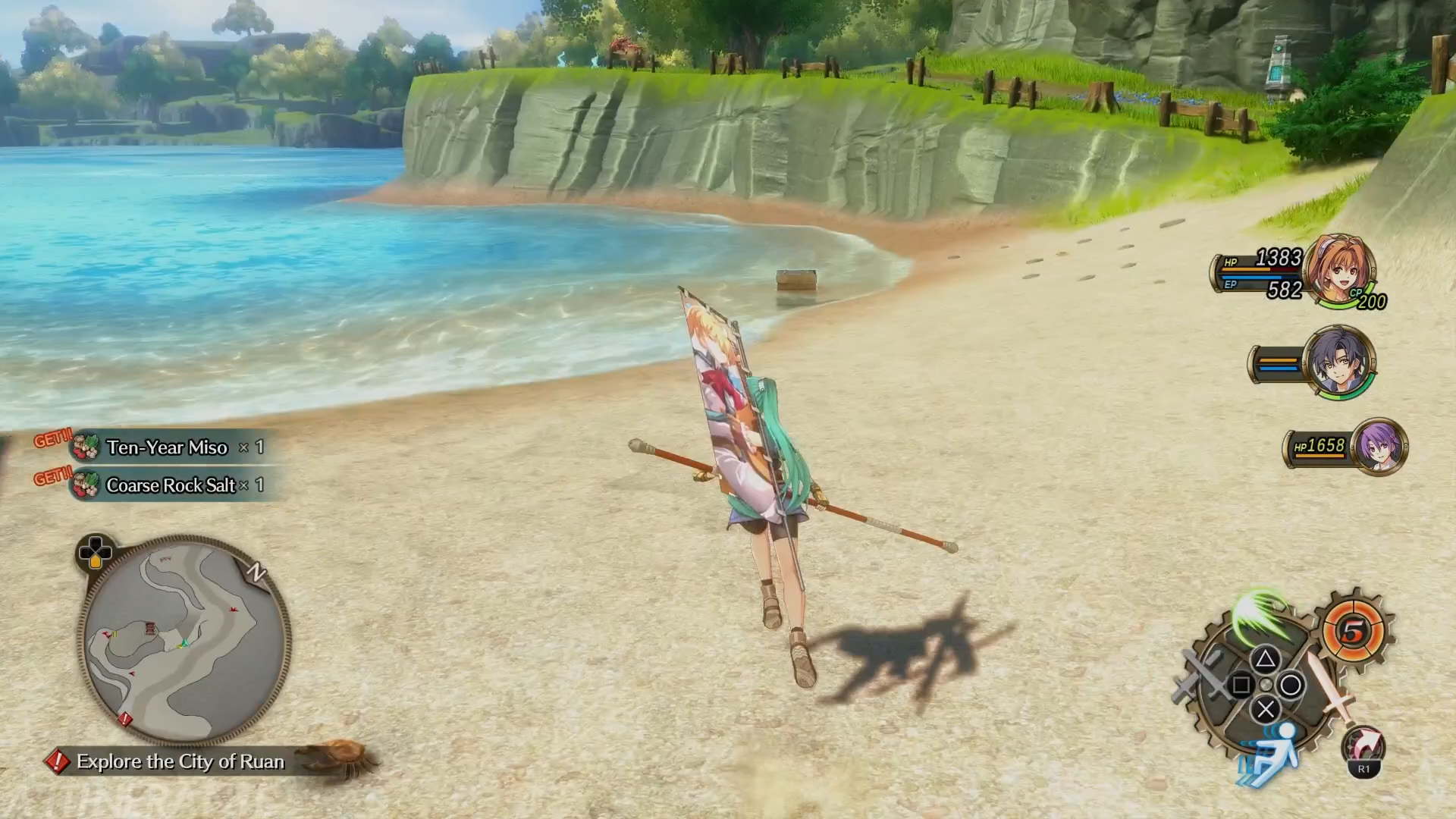The height and width of the screenshot is (819, 1456).
Task: Select the red quest marker on the minimap
Action: pyautogui.click(x=124, y=717)
